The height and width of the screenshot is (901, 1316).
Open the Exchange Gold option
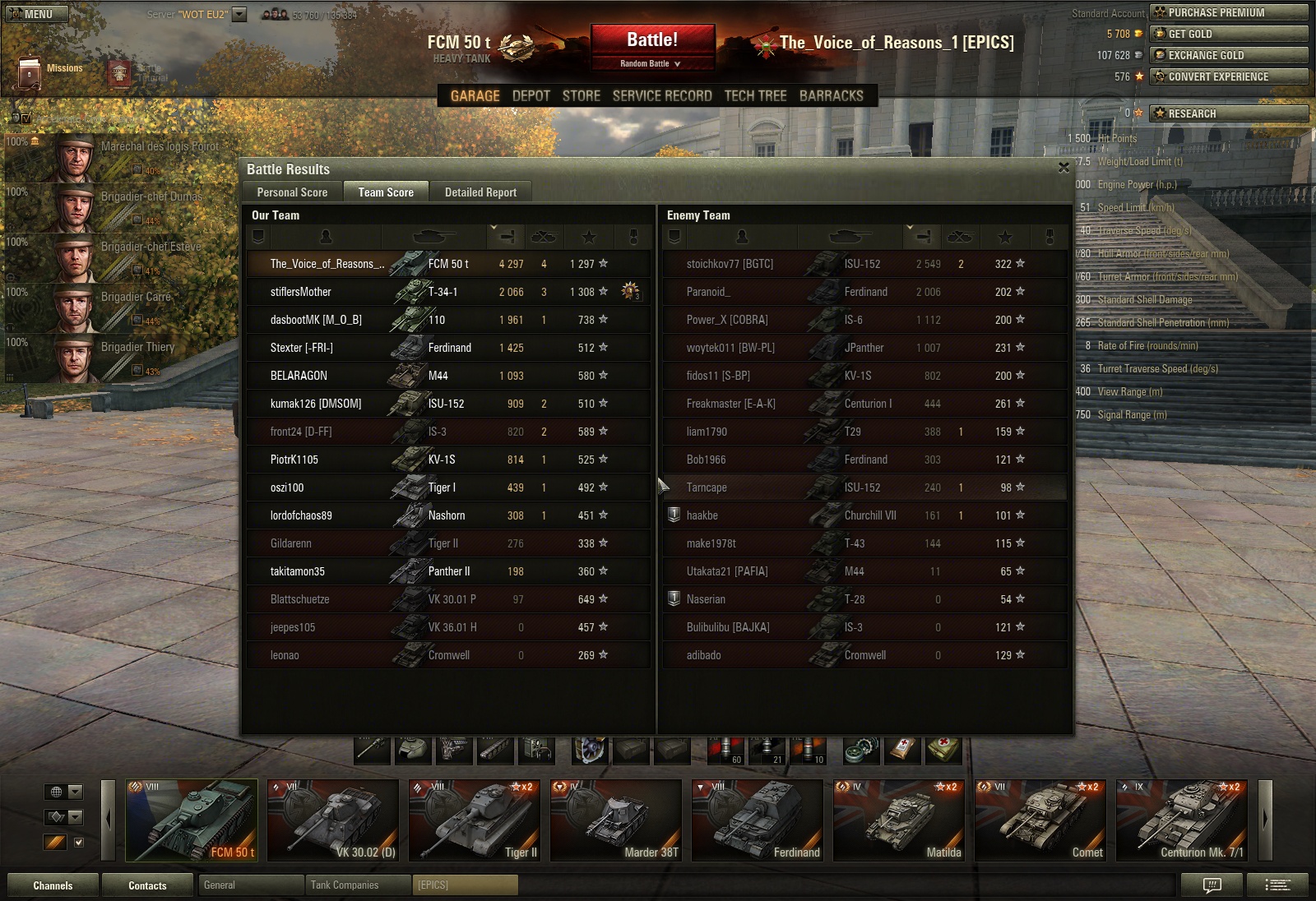(1228, 55)
